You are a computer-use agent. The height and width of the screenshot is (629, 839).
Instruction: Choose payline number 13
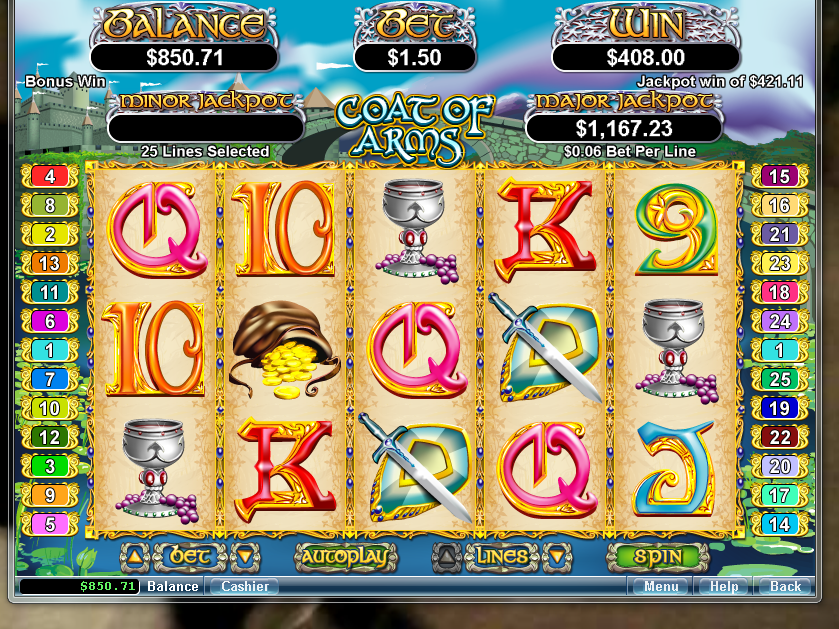[49, 264]
